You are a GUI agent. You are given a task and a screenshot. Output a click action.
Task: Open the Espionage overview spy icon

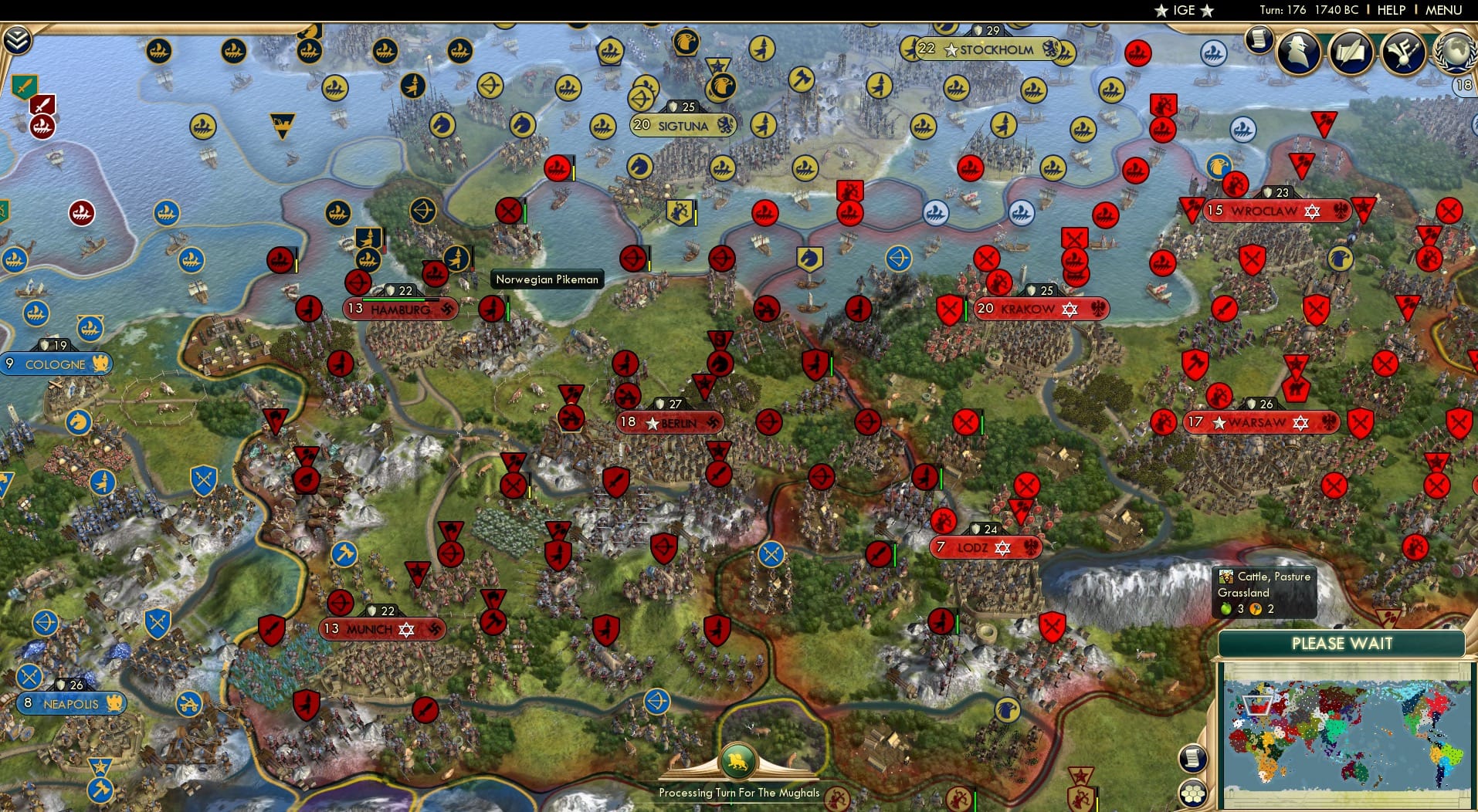tap(1298, 52)
